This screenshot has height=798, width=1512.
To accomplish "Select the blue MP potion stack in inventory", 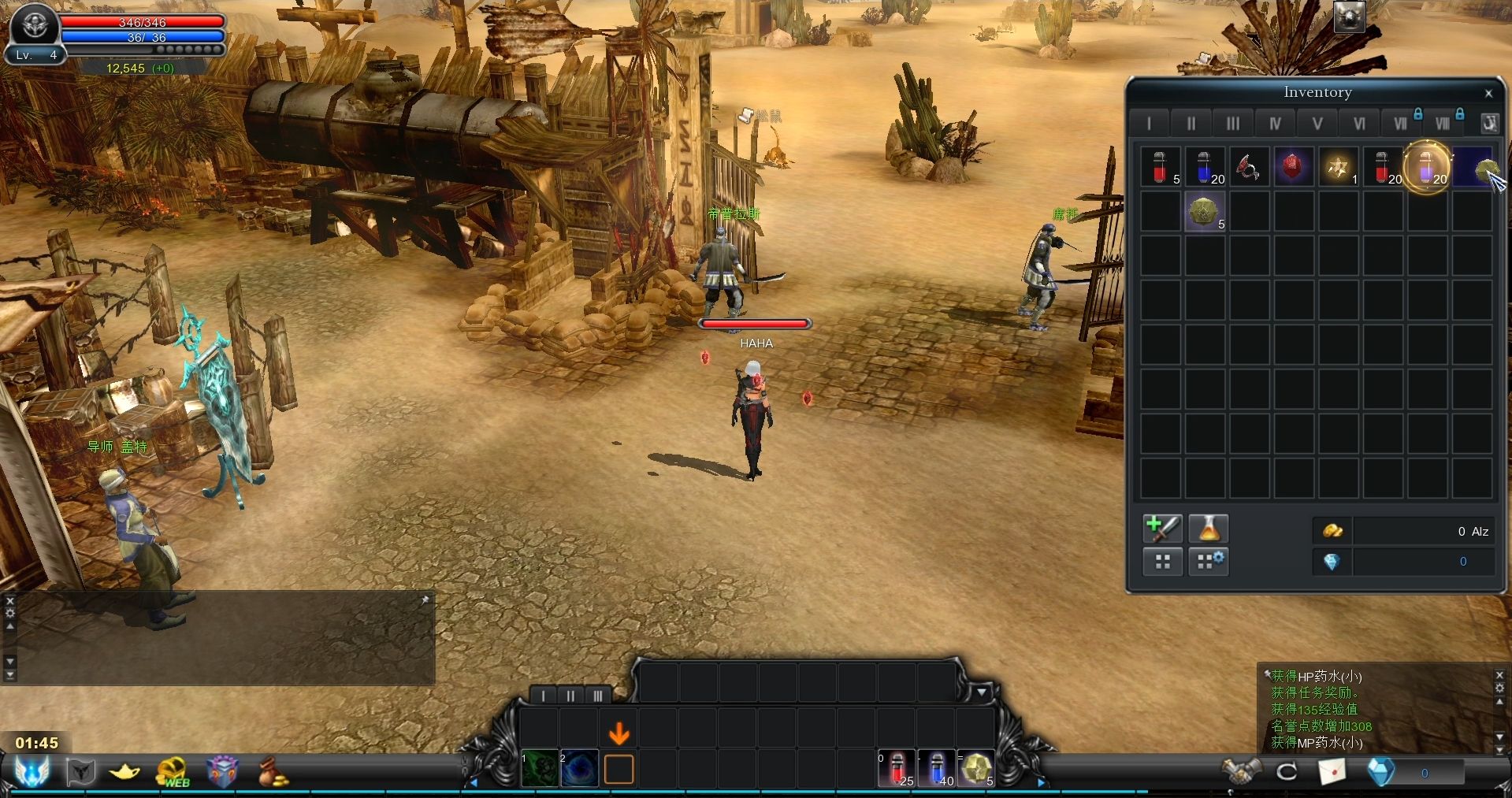I will click(1204, 167).
